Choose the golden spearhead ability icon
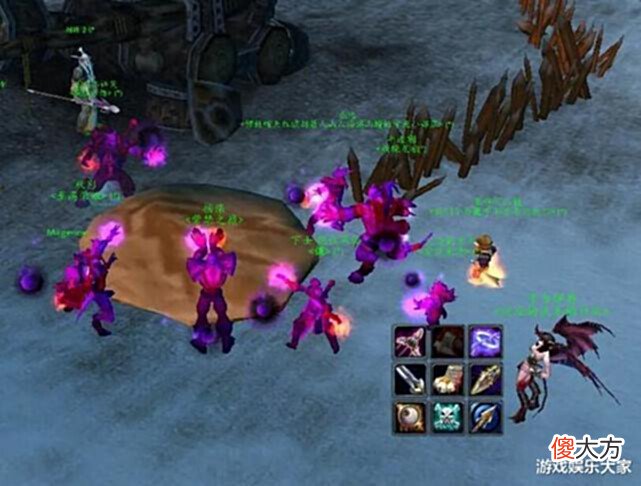Screen dimensions: 641x486 click(x=485, y=379)
